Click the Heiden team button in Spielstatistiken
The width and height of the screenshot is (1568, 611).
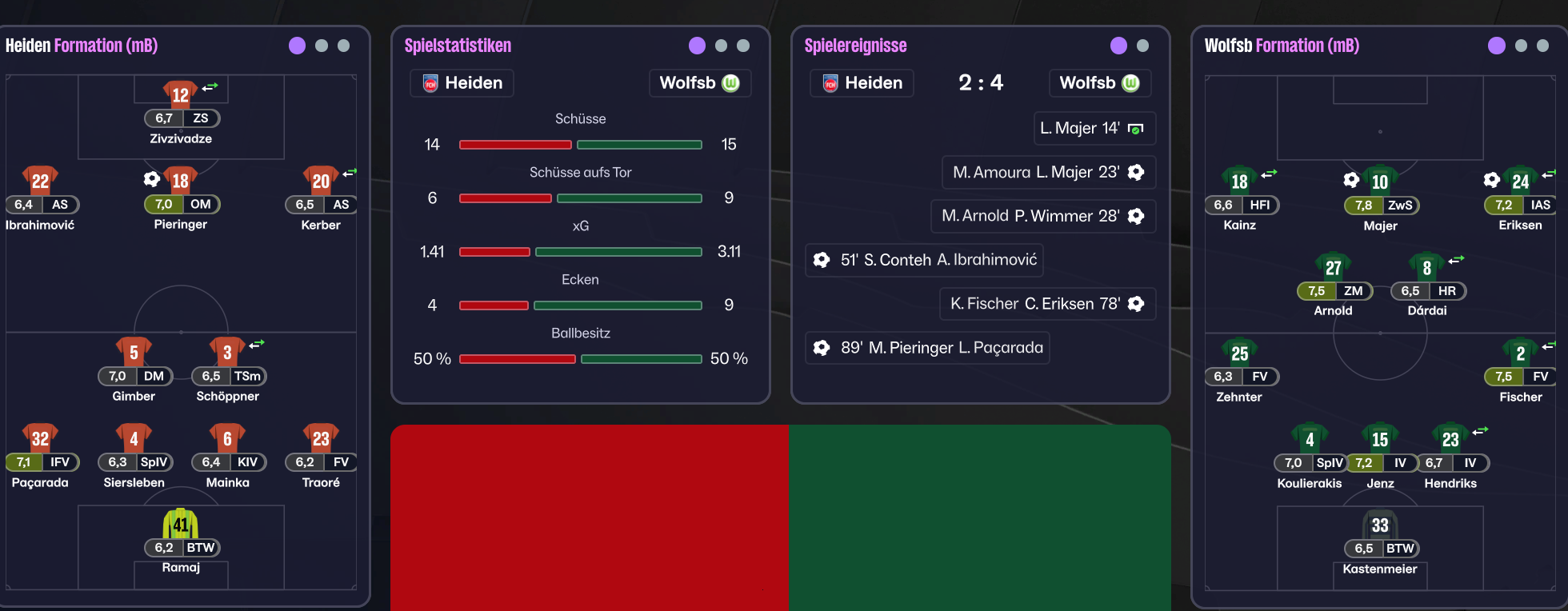point(462,83)
